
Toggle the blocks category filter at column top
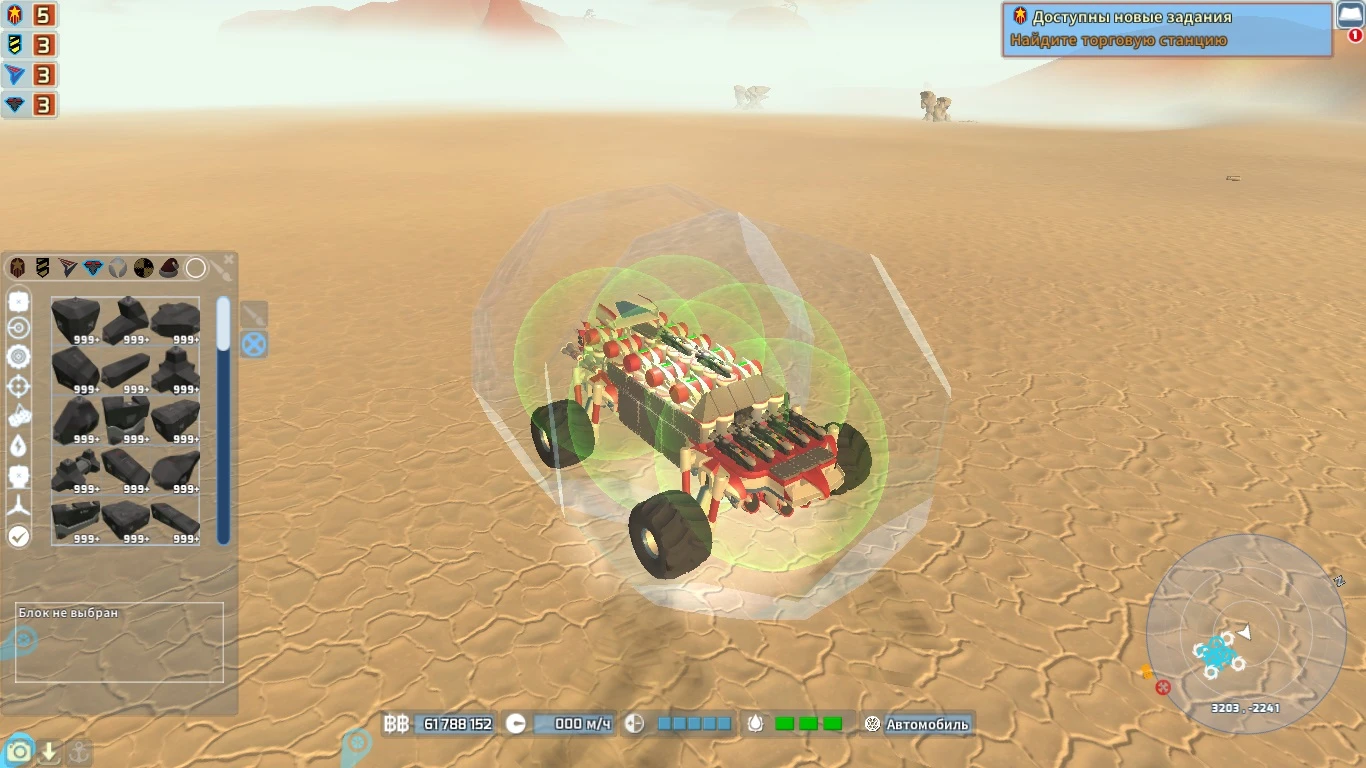coord(18,301)
